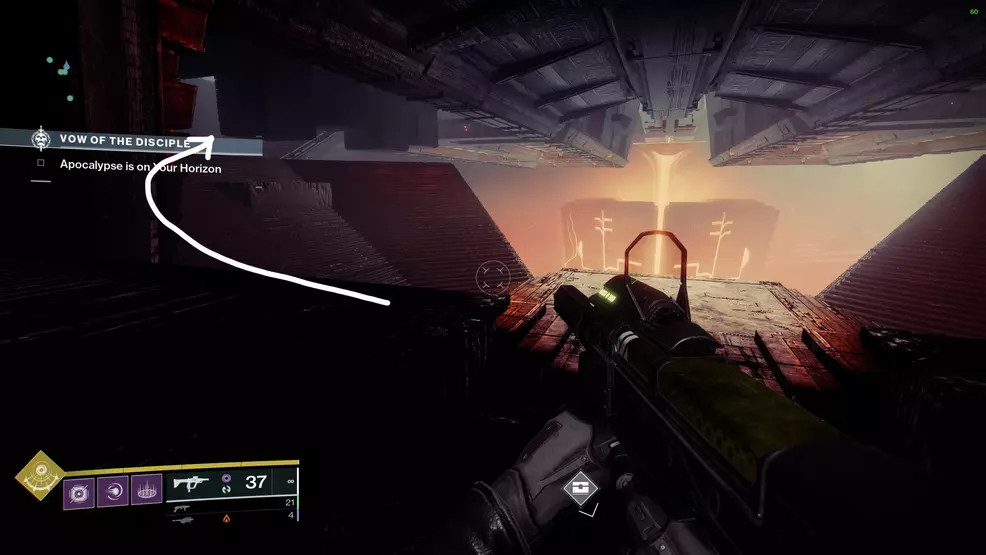Click the Vow of the Disciple tracker header
Screen dimensions: 986x555
125,141
